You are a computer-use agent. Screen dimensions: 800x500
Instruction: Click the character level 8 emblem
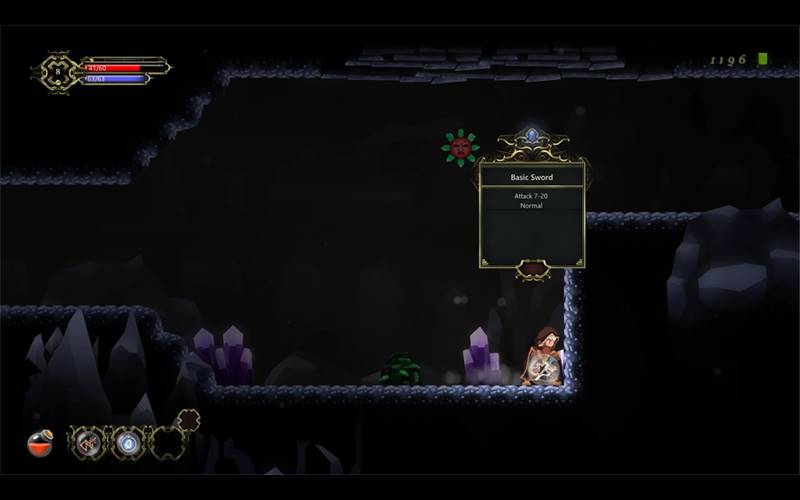[x=57, y=72]
